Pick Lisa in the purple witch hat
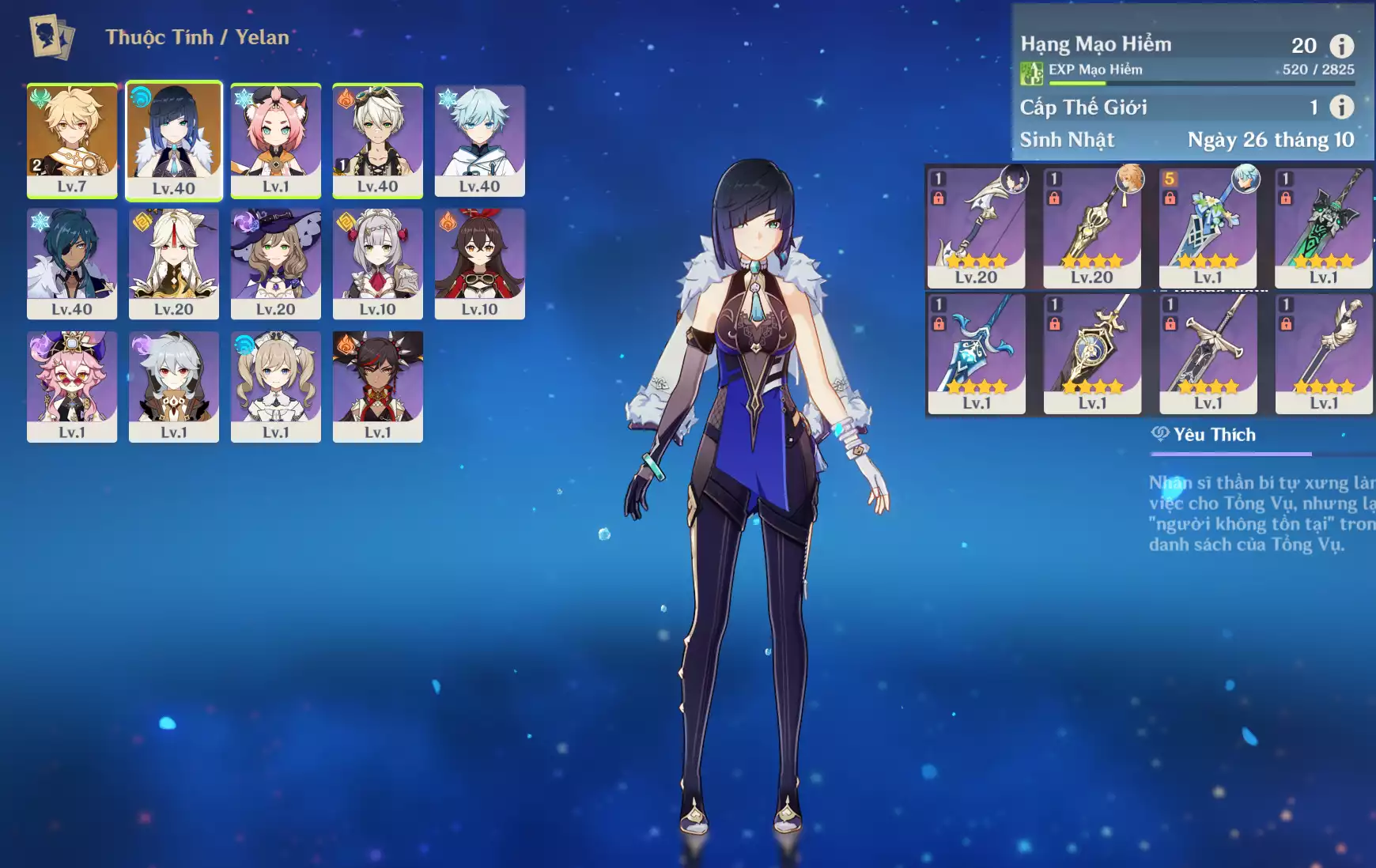1376x868 pixels. coord(276,263)
